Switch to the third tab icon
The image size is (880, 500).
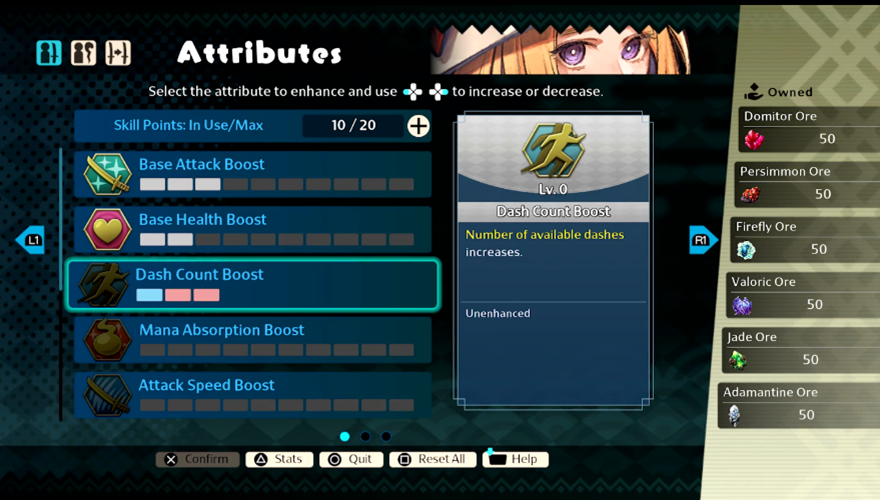(118, 53)
